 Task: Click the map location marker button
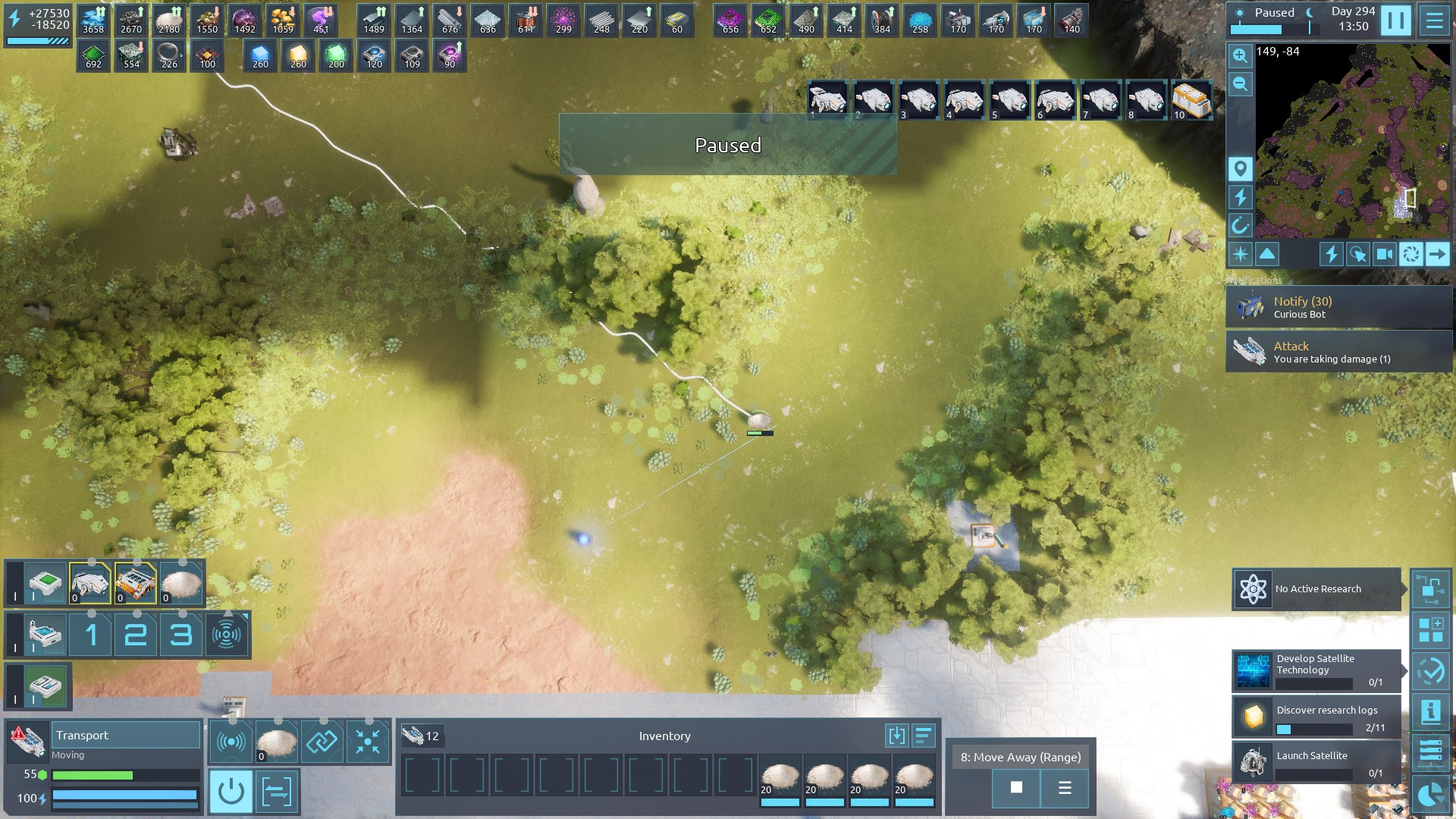point(1240,168)
